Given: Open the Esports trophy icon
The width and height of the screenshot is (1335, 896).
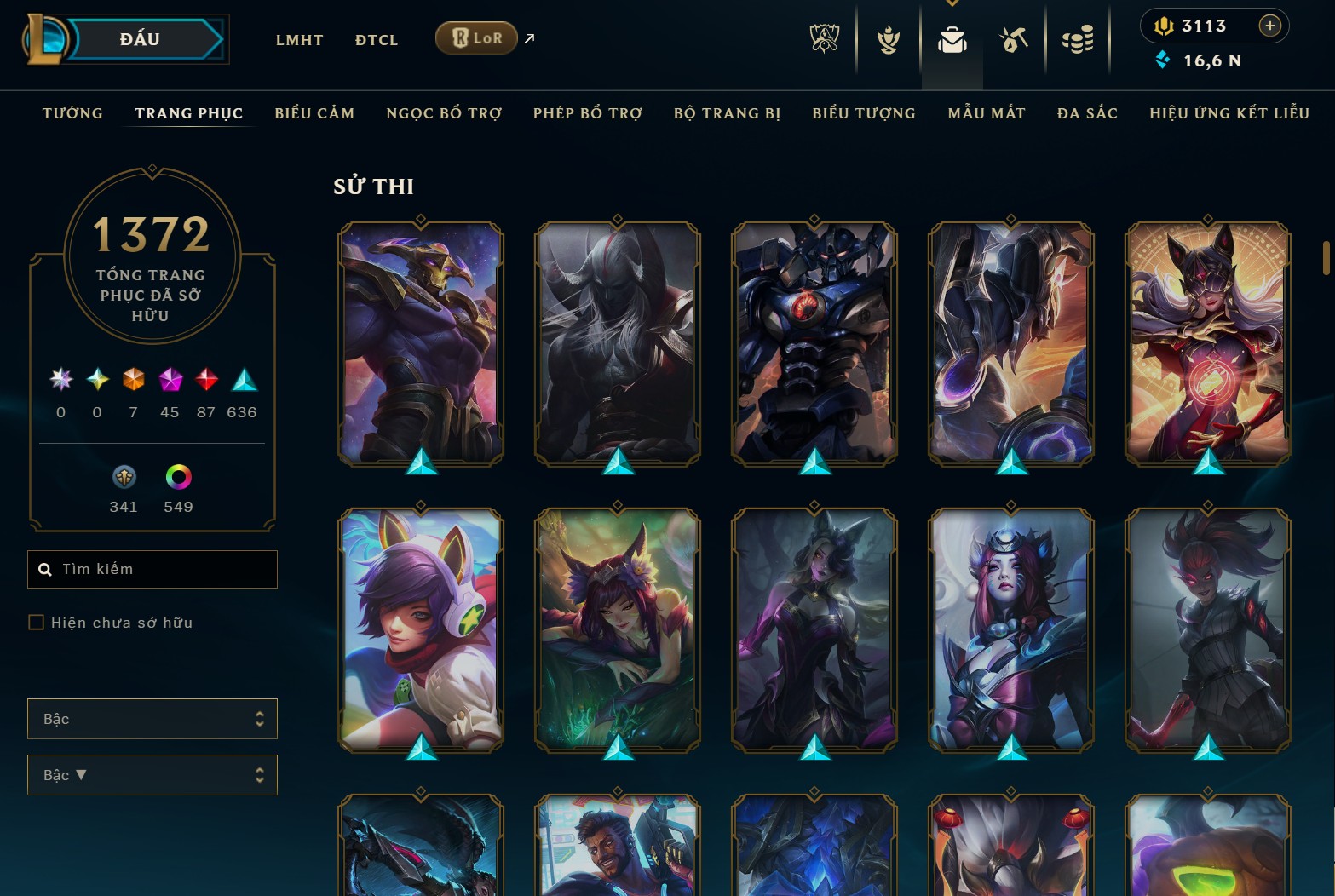Looking at the screenshot, I should [823, 38].
